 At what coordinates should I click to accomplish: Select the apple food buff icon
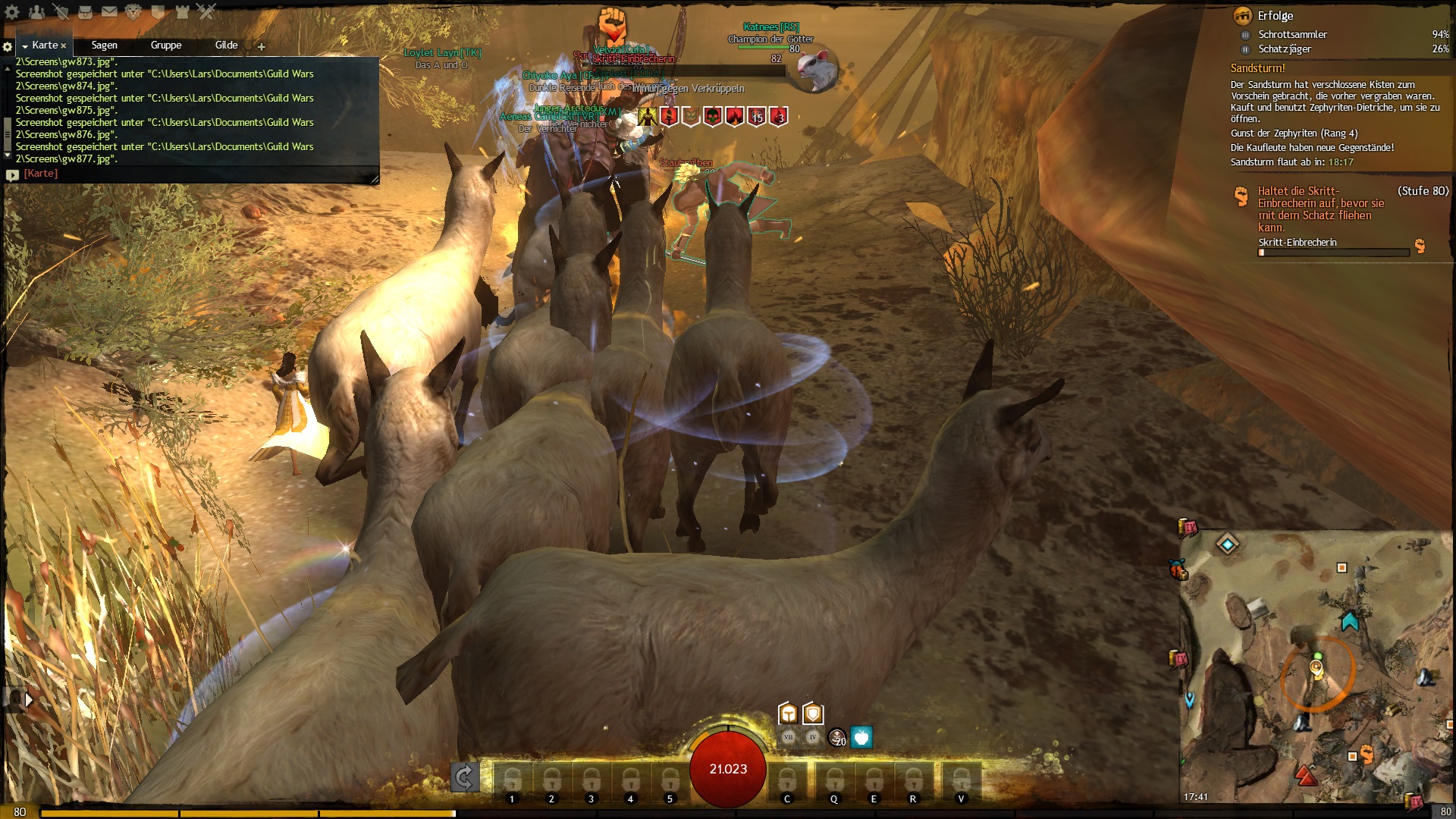click(861, 737)
